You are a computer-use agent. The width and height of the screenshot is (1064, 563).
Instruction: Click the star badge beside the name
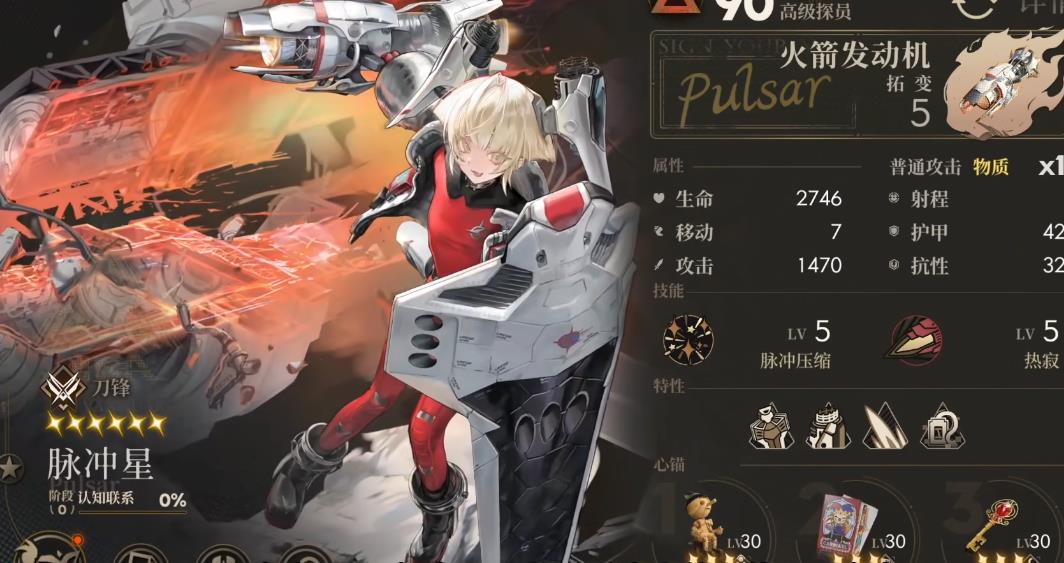pos(12,469)
